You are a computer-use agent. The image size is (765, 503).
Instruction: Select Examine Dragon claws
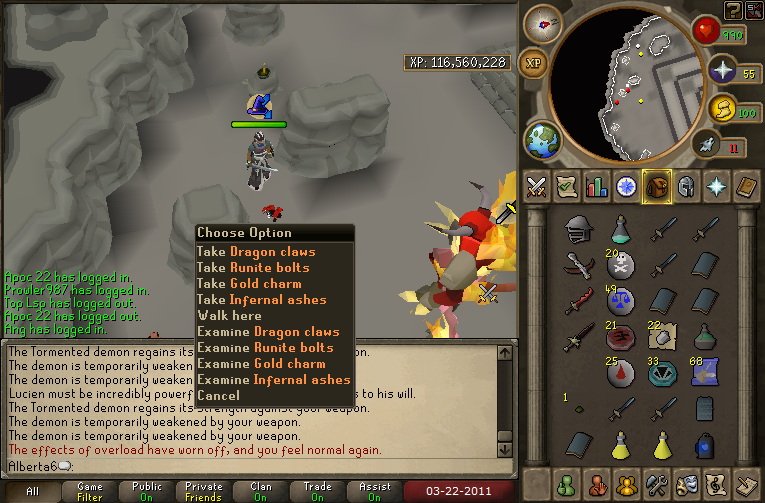click(268, 332)
